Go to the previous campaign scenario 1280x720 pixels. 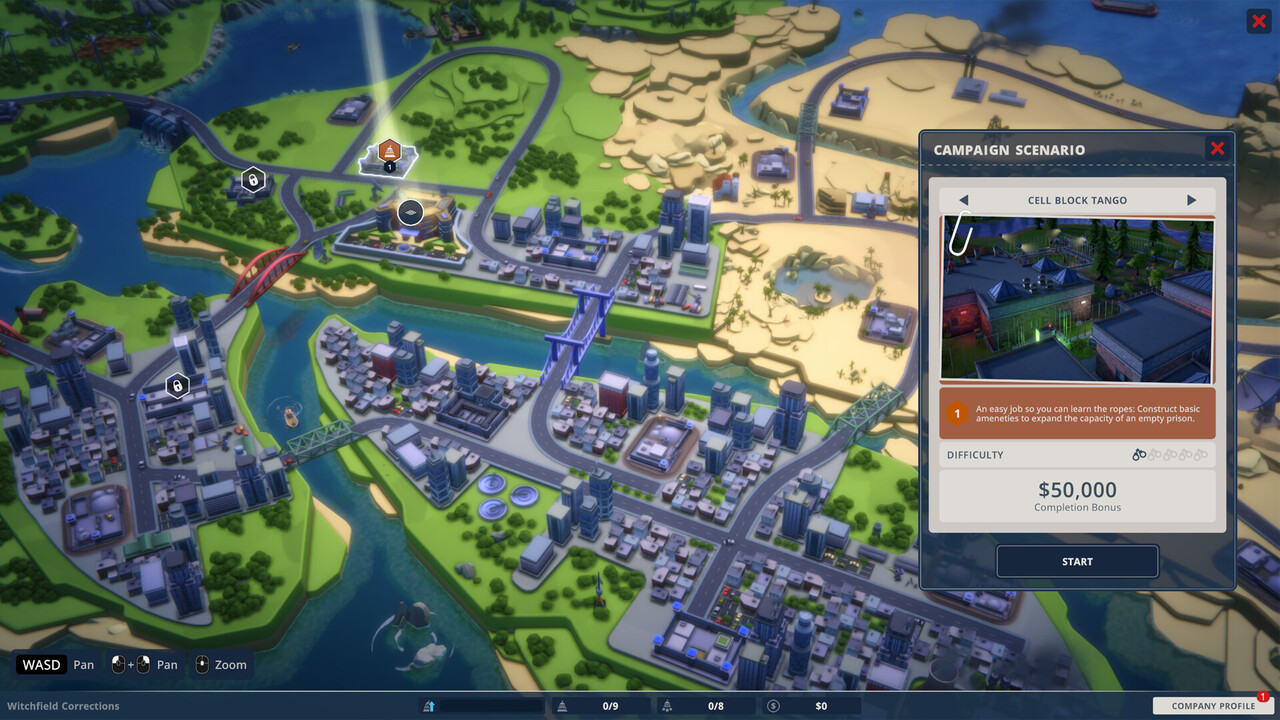coord(963,200)
